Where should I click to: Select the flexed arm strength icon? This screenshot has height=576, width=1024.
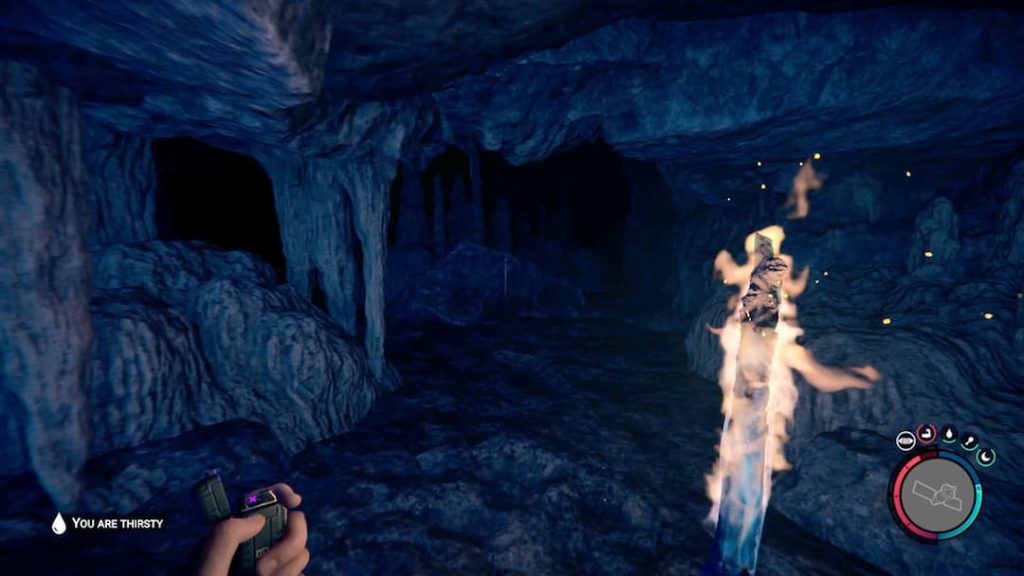(x=927, y=433)
